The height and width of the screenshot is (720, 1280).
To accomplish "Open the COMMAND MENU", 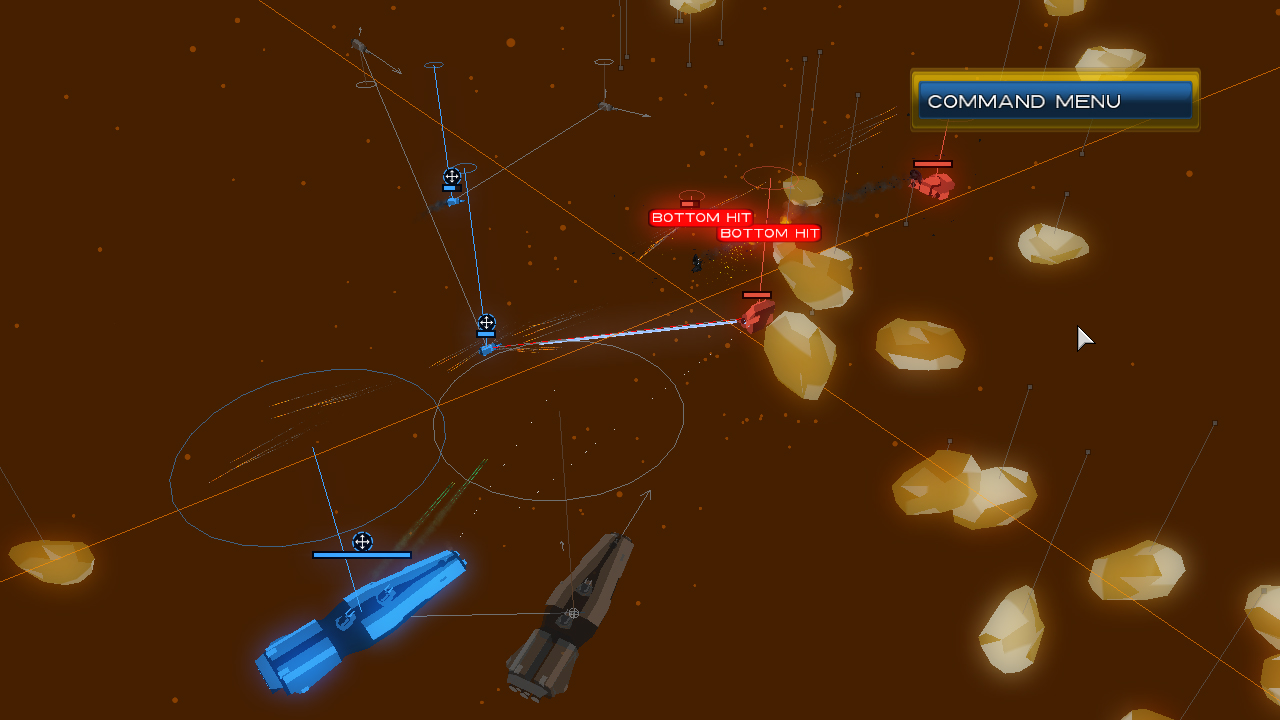I will click(1052, 100).
